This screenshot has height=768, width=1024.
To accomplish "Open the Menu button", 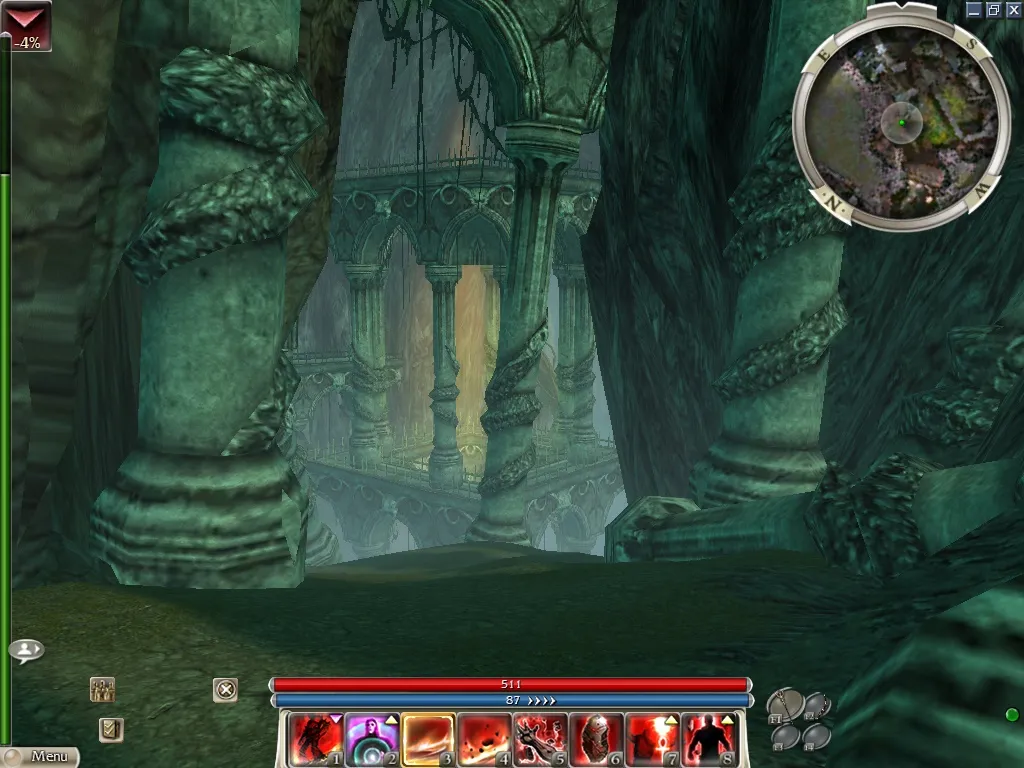I will point(40,757).
